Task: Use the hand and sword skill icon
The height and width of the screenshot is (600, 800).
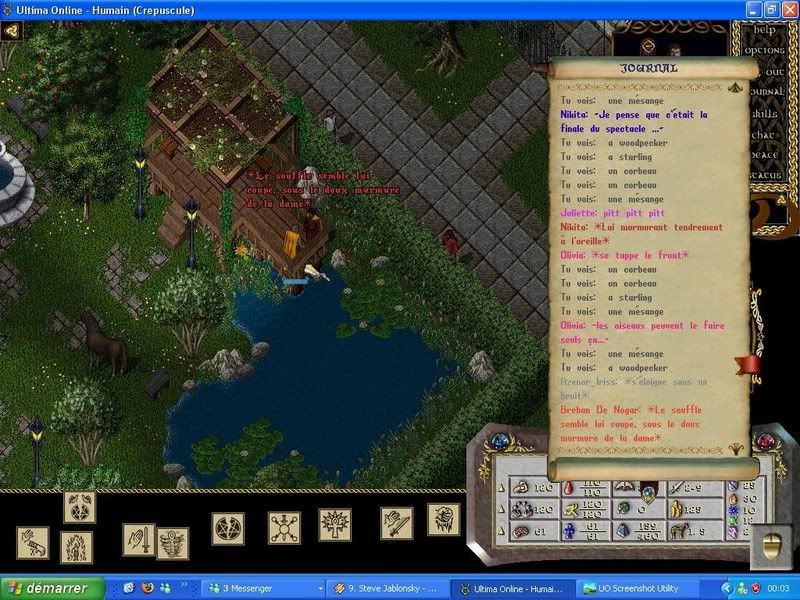Action: tap(138, 539)
